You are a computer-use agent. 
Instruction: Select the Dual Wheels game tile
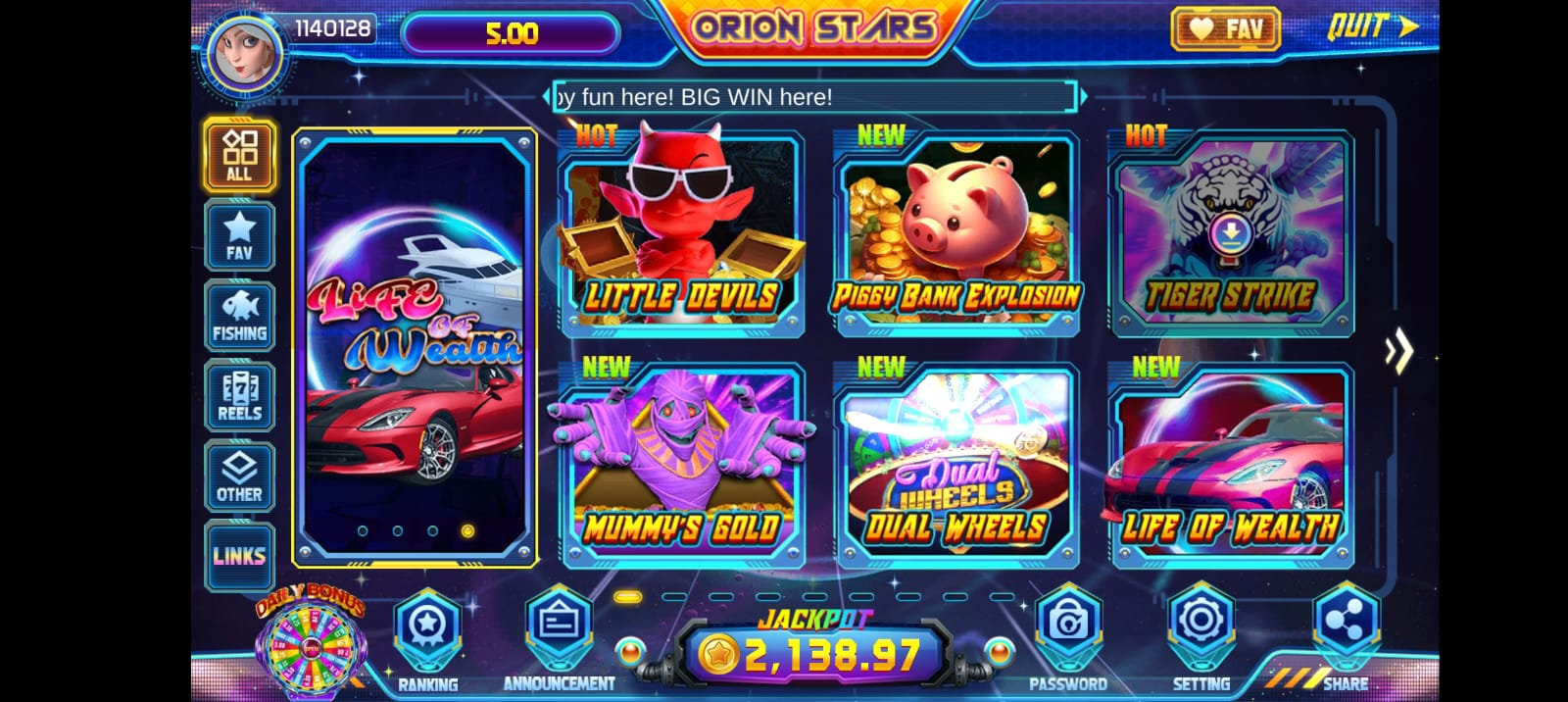click(955, 467)
